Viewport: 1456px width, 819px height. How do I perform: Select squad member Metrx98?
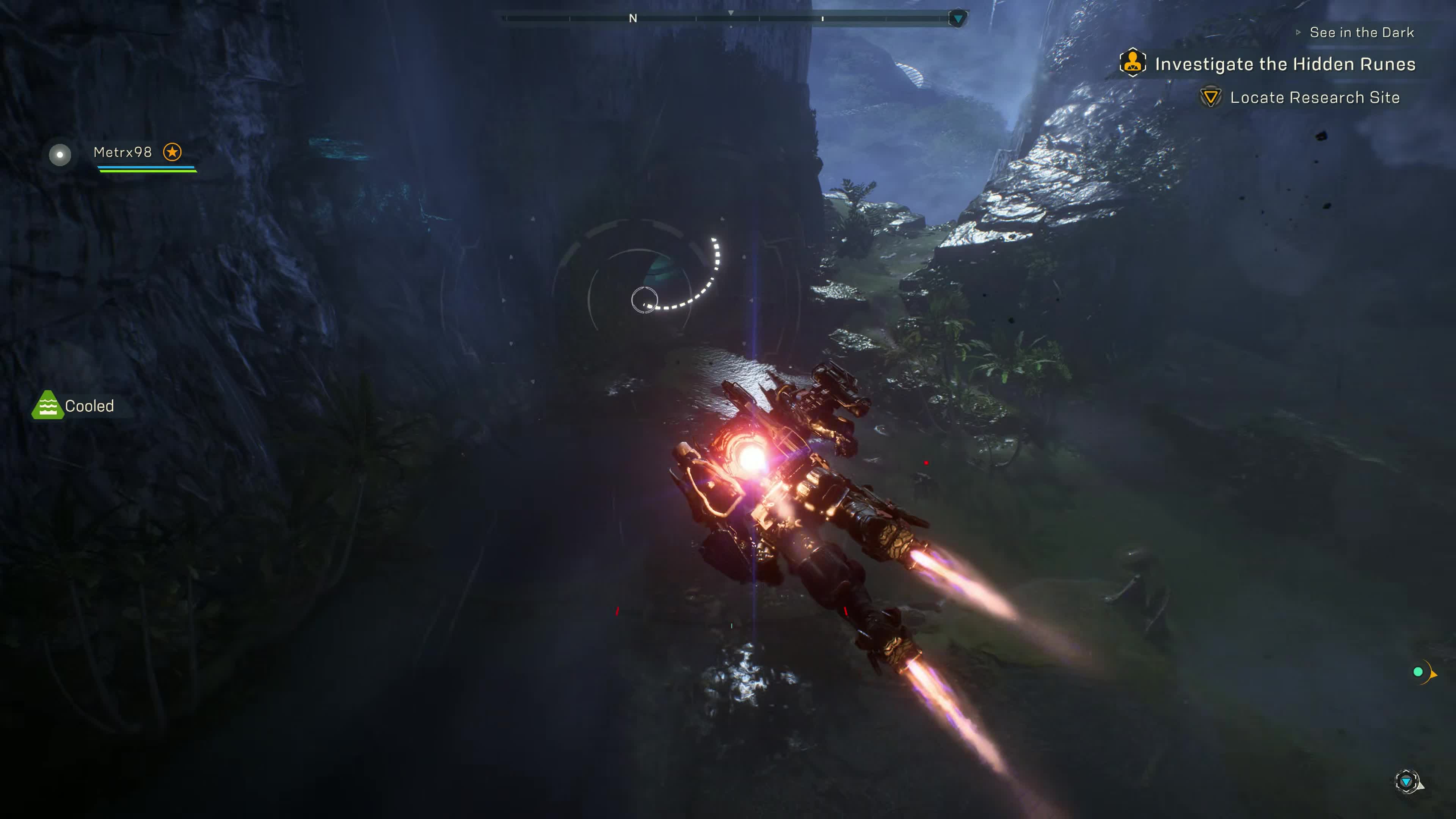click(x=122, y=152)
